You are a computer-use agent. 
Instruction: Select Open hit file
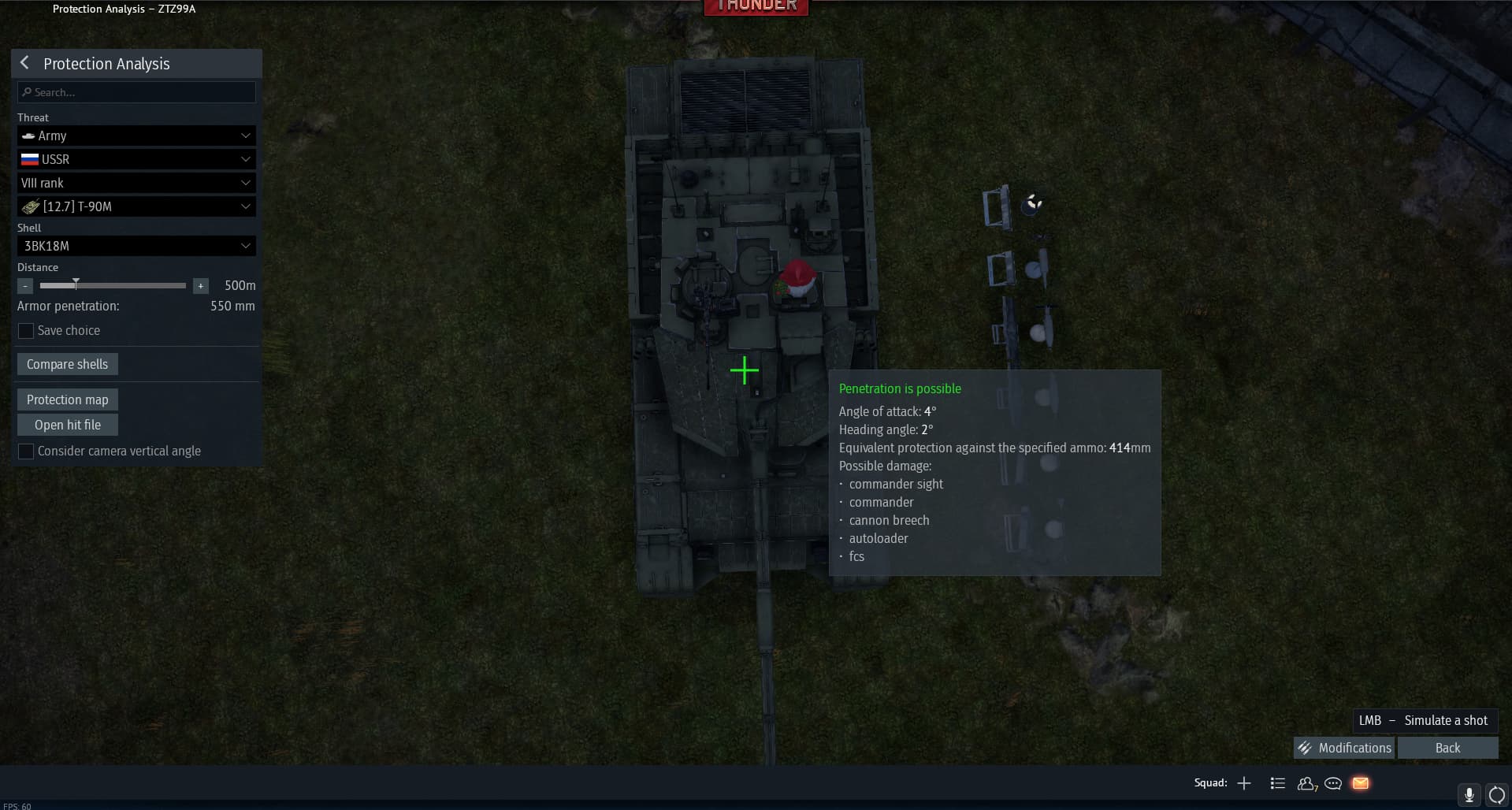click(67, 425)
